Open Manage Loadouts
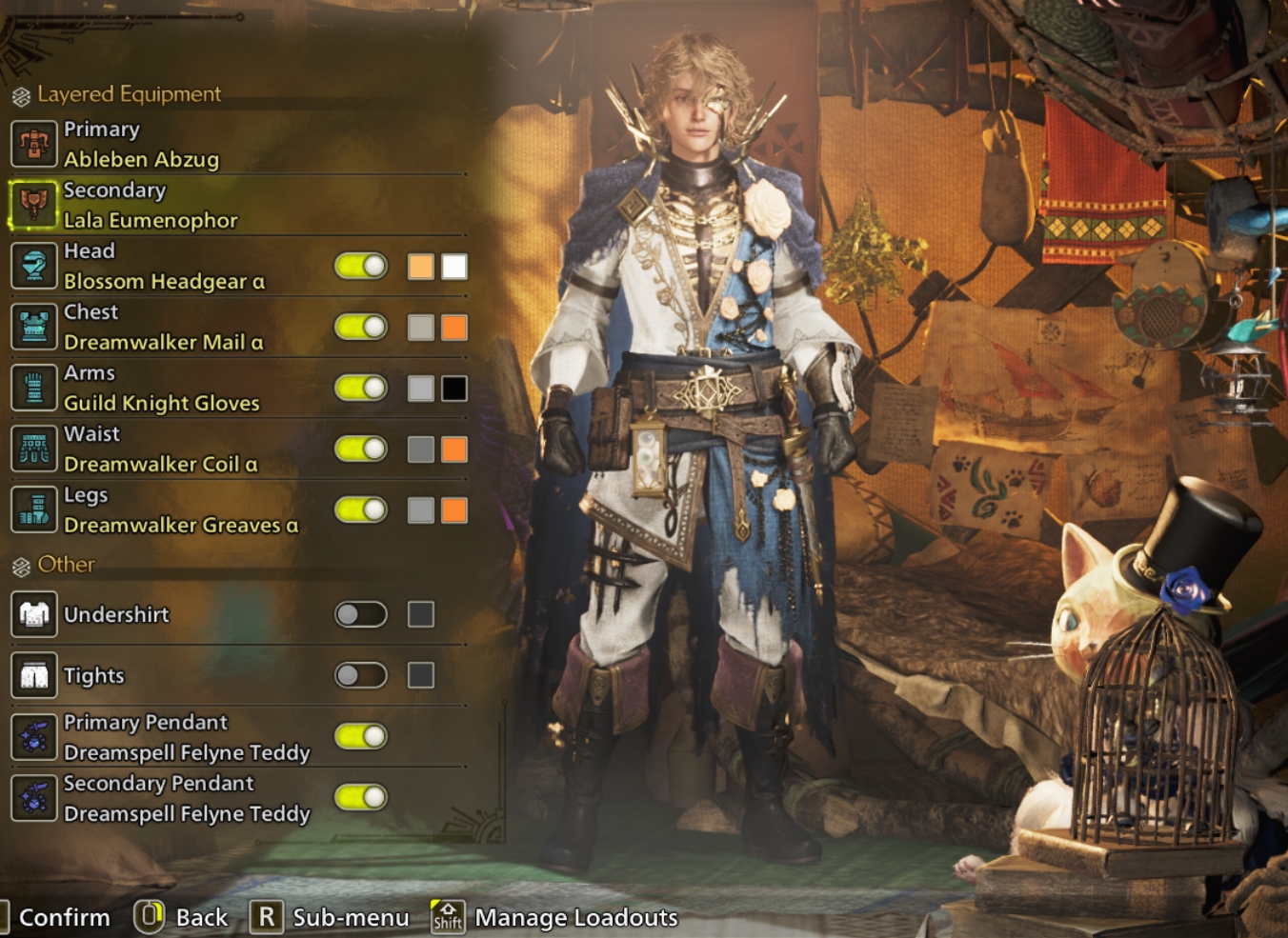The width and height of the screenshot is (1288, 938). 575,917
